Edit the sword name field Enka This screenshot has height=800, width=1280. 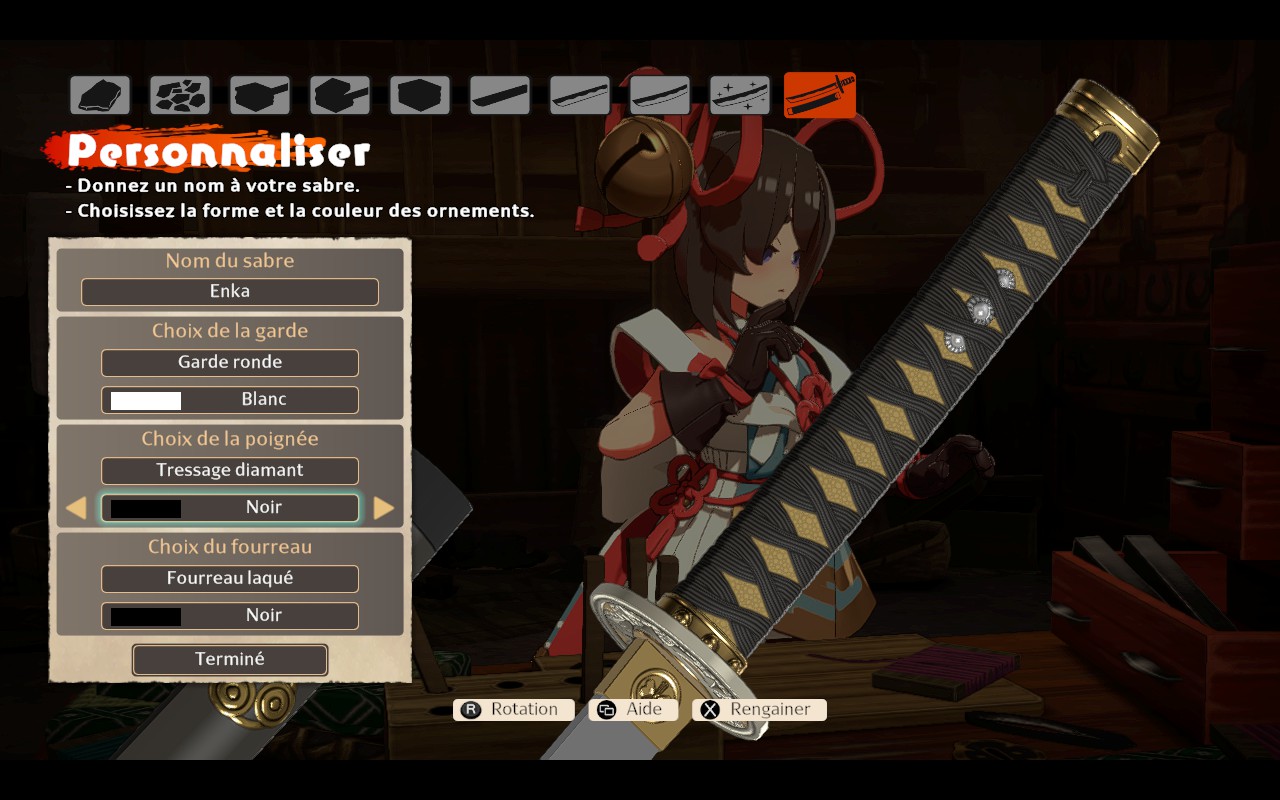[x=230, y=292]
